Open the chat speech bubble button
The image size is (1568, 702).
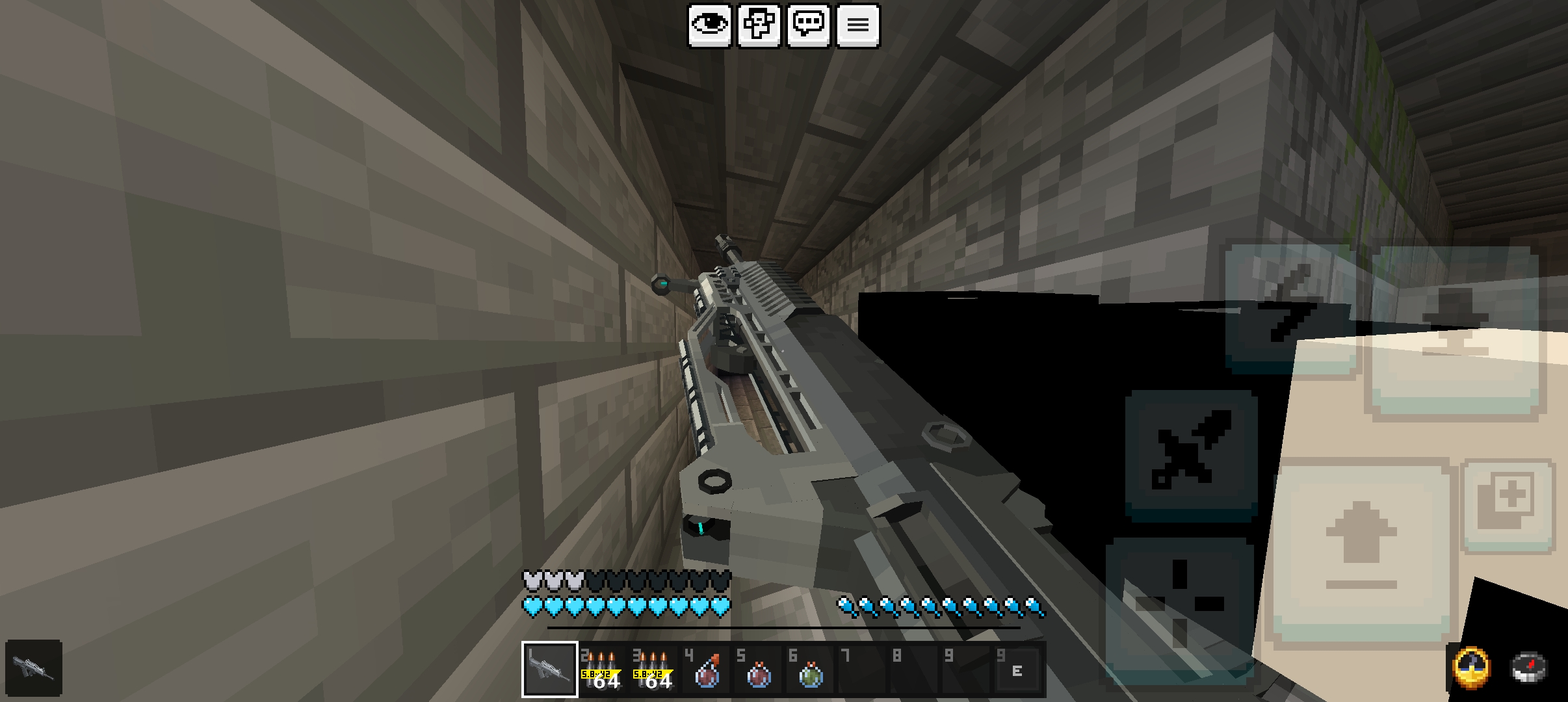(809, 25)
